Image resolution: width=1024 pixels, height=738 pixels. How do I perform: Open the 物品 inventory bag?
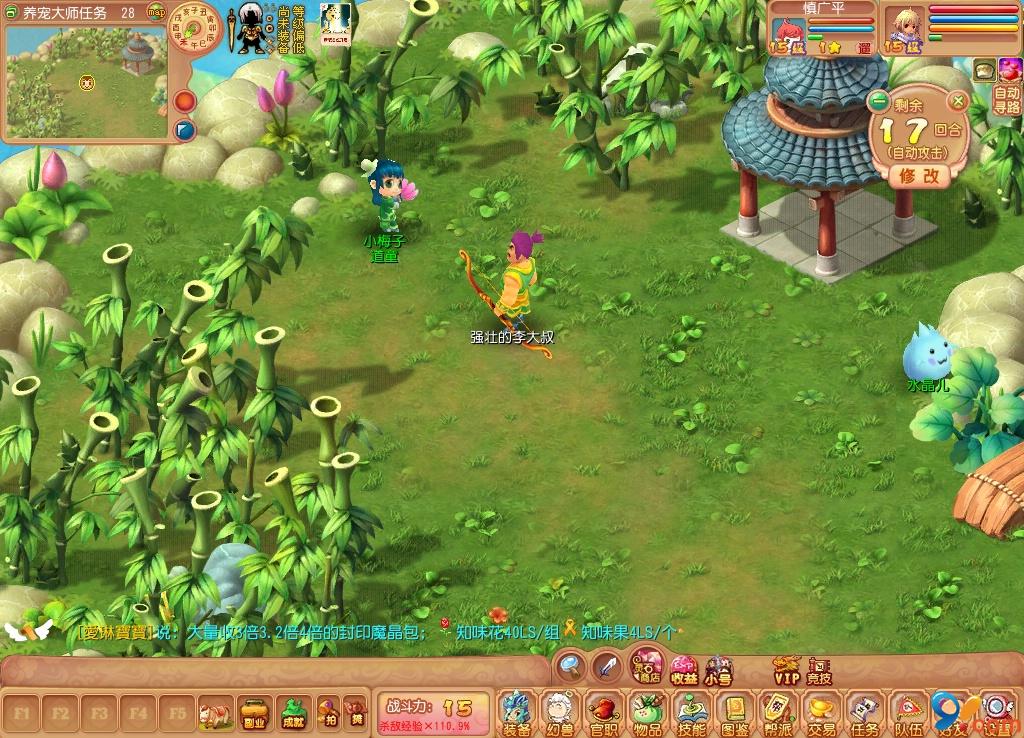point(647,712)
